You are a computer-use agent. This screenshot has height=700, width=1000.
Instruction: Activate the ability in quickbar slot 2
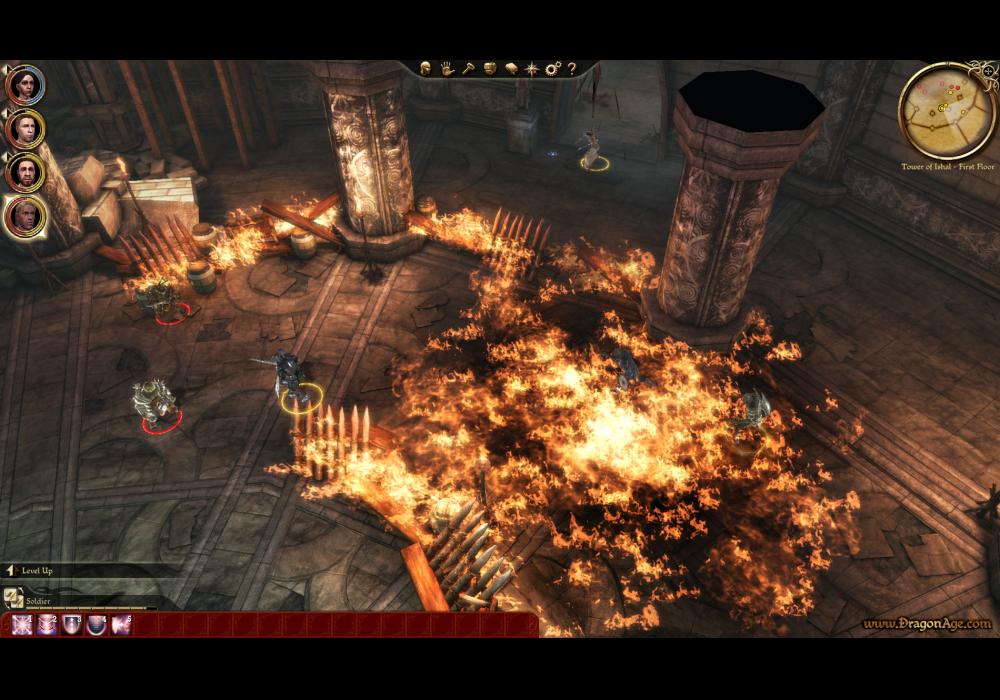tap(46, 625)
